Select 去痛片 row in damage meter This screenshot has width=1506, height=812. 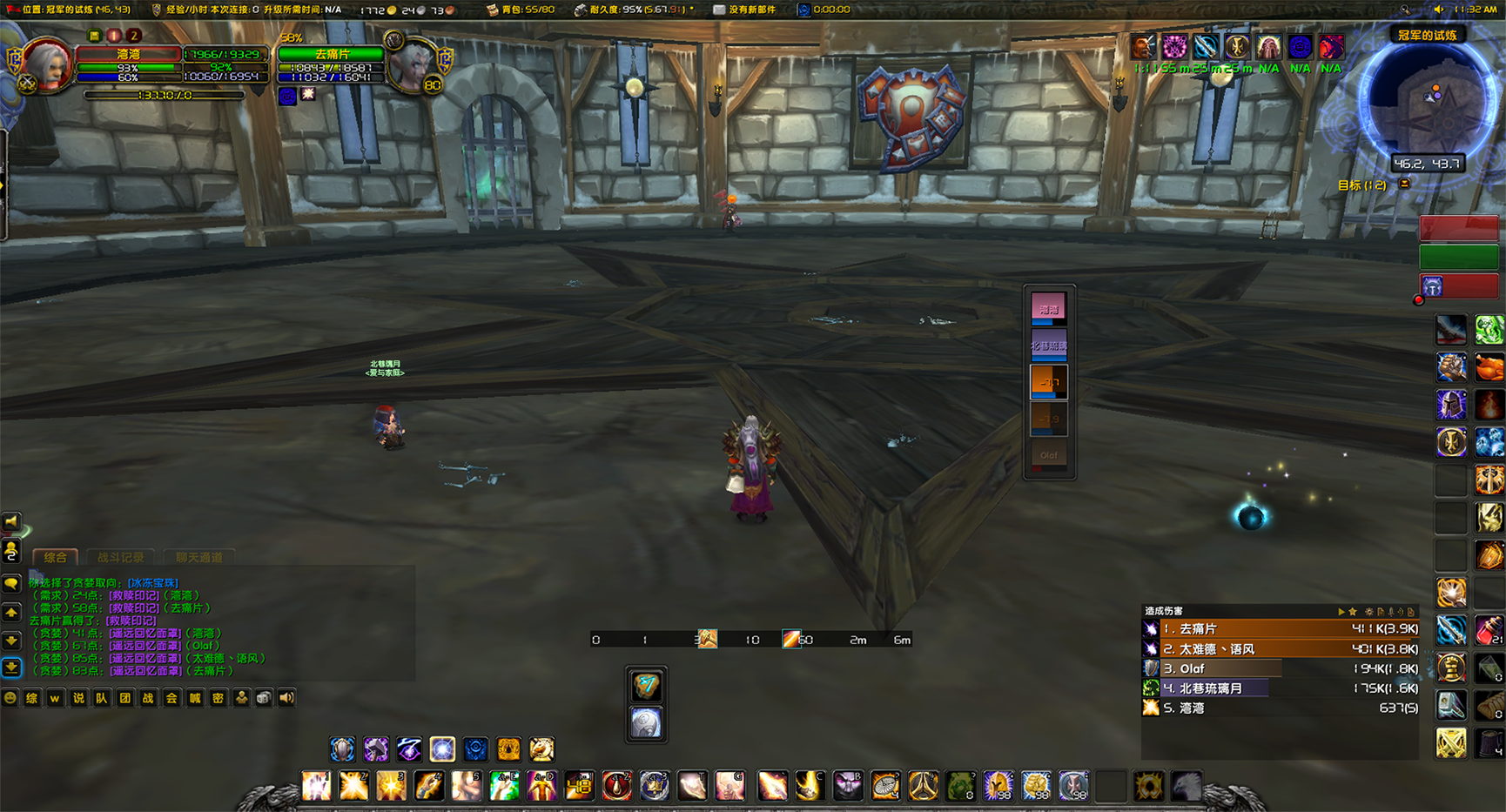click(x=1280, y=628)
